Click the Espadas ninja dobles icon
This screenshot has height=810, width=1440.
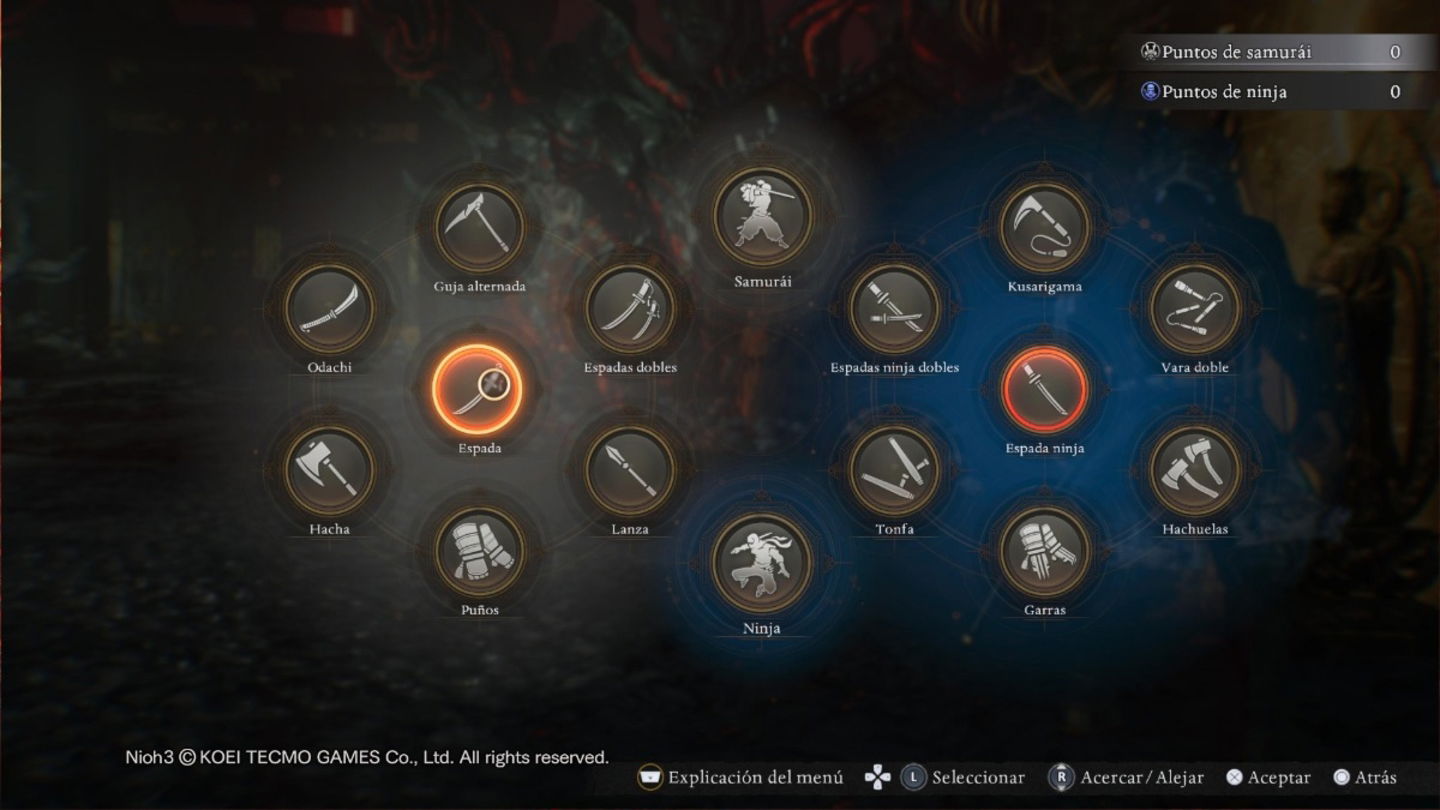(895, 310)
